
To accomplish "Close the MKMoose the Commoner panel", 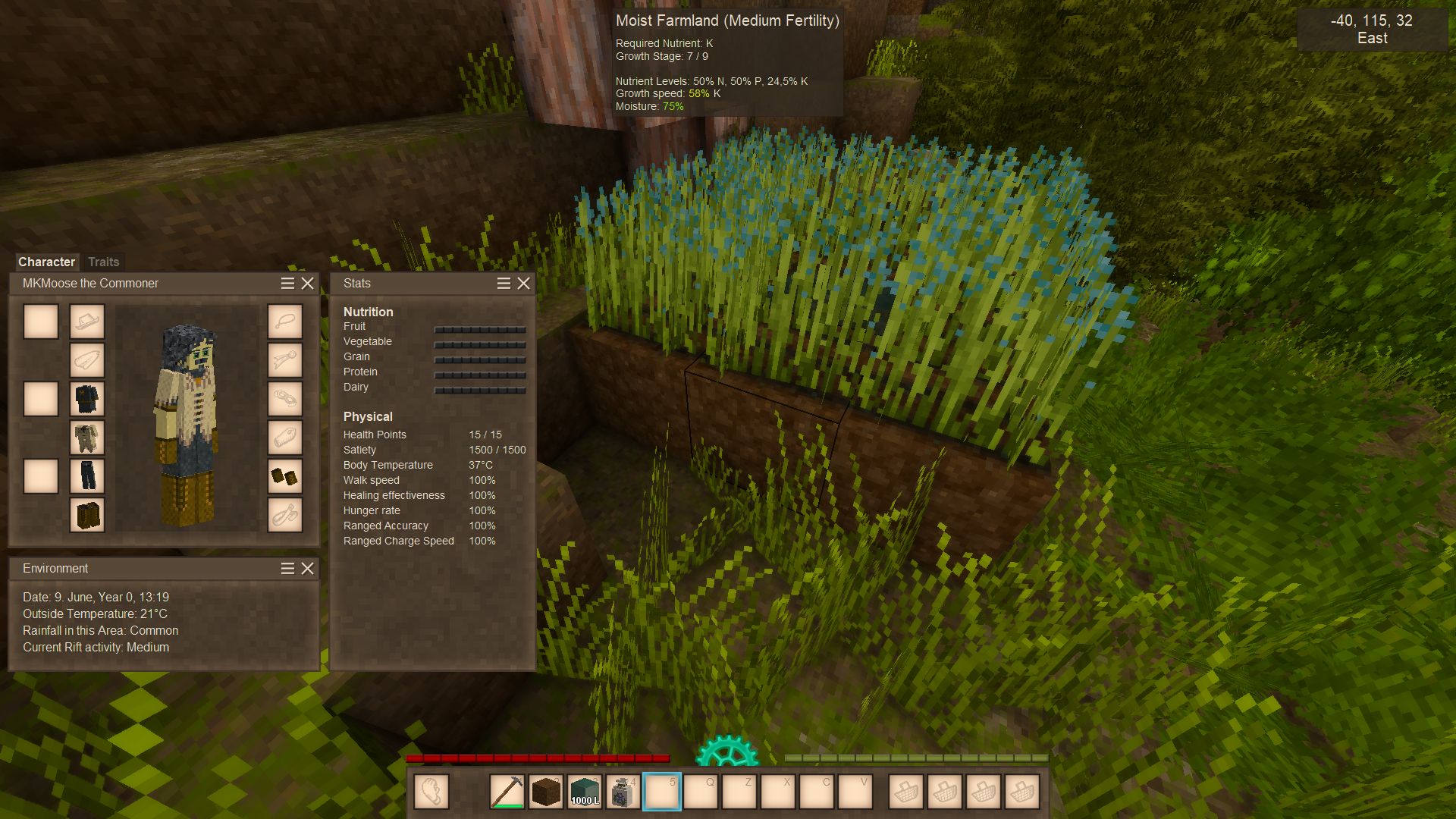I will pos(307,283).
